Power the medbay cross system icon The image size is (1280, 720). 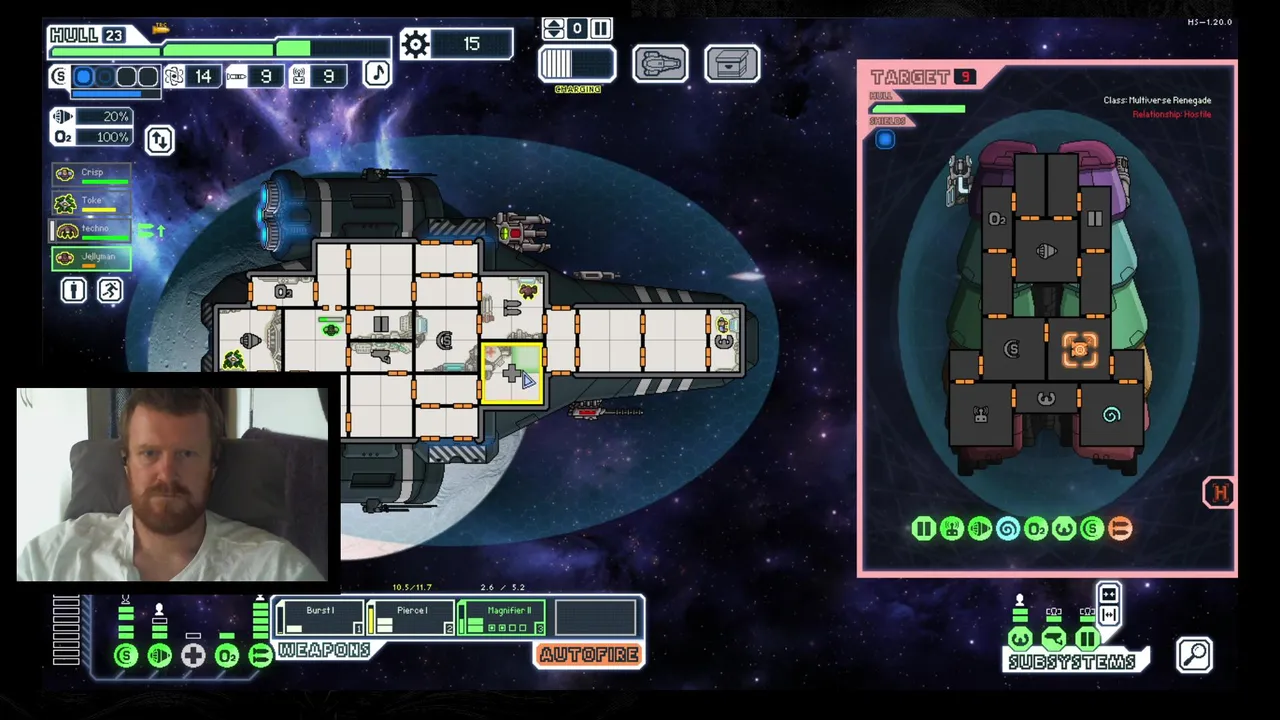click(193, 656)
